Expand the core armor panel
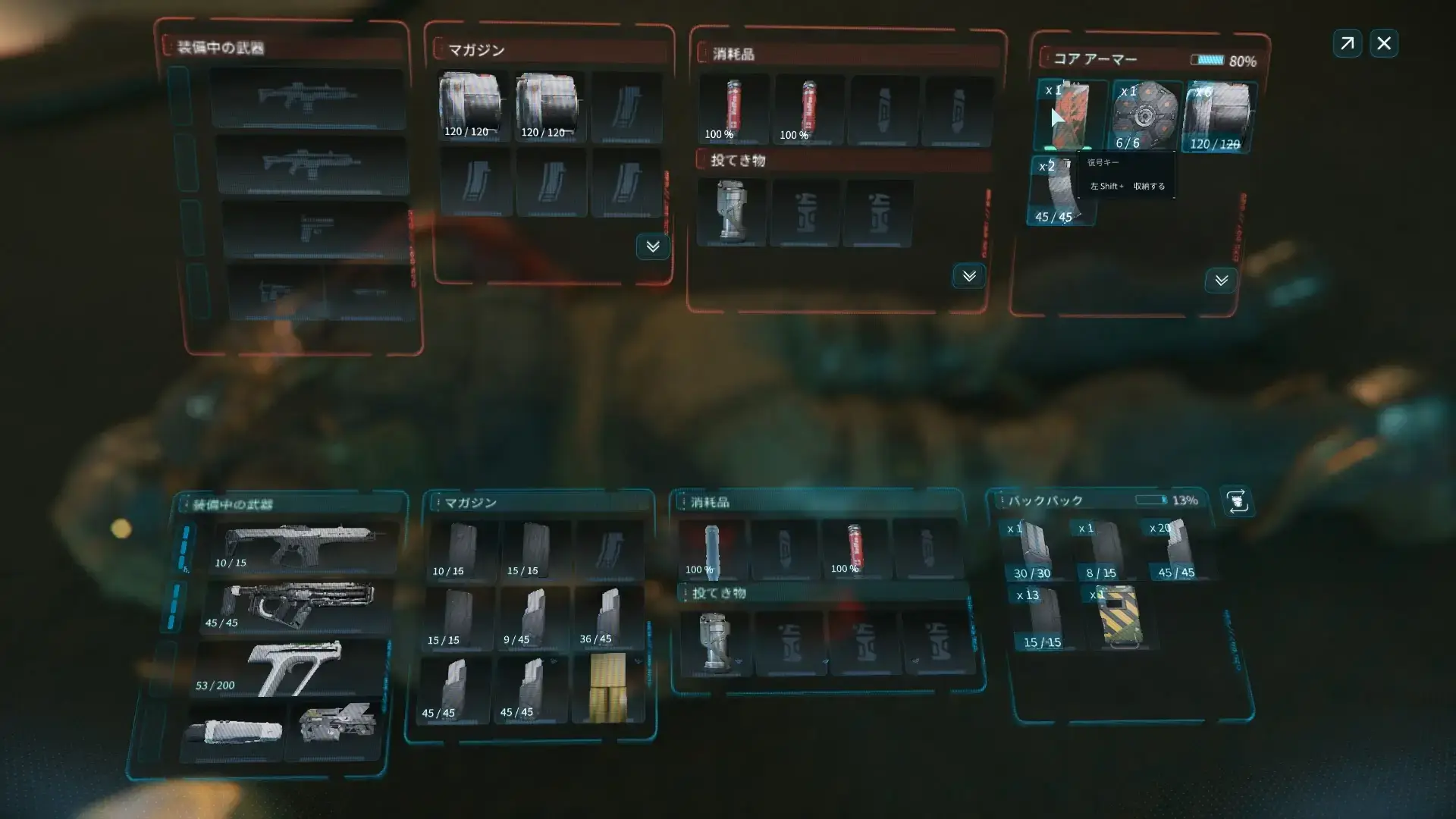Screen dimensions: 1456x819 coord(1221,281)
